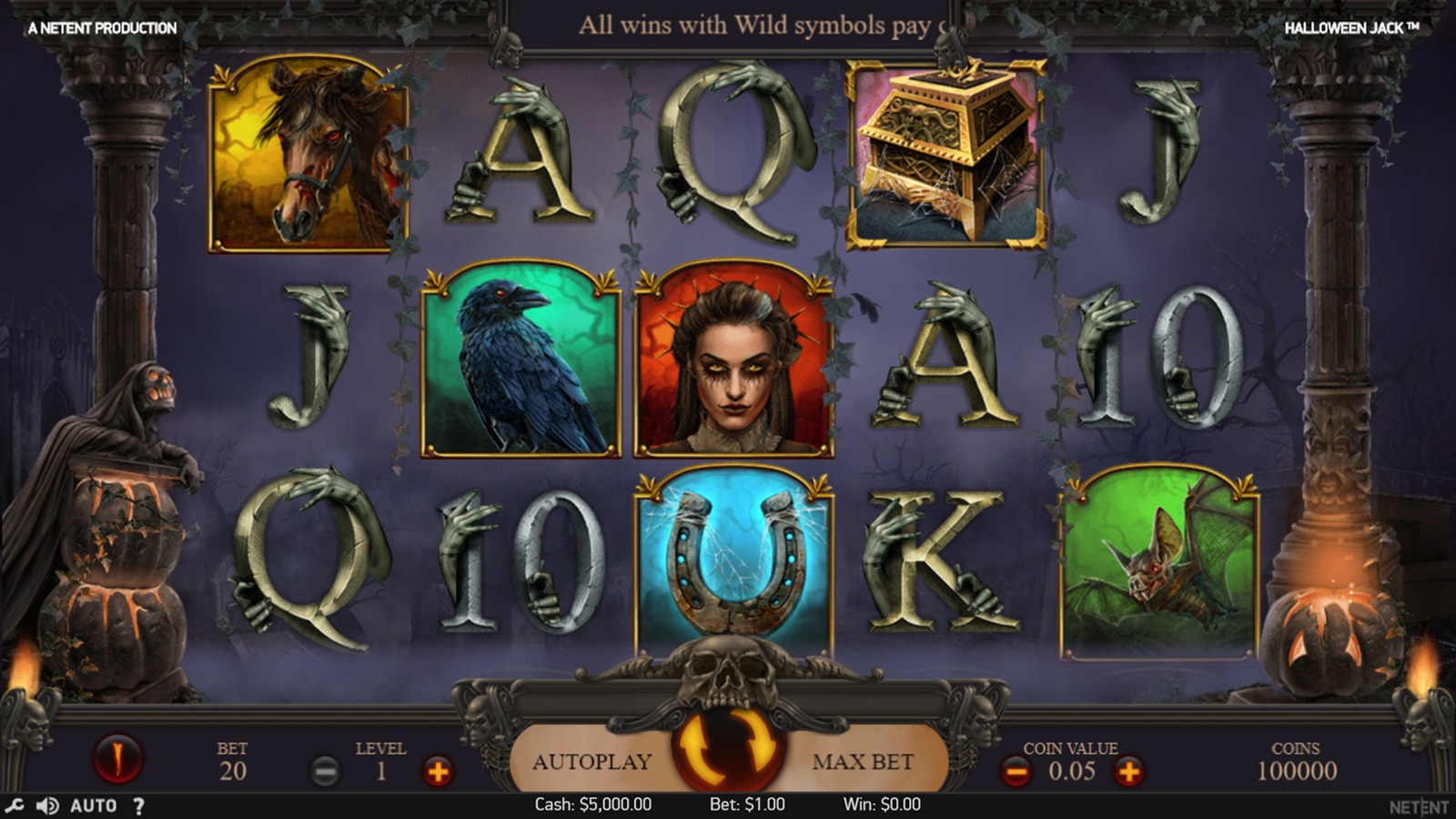This screenshot has width=1456, height=819.
Task: Raise the coin value with orange plus
Action: tap(1128, 773)
